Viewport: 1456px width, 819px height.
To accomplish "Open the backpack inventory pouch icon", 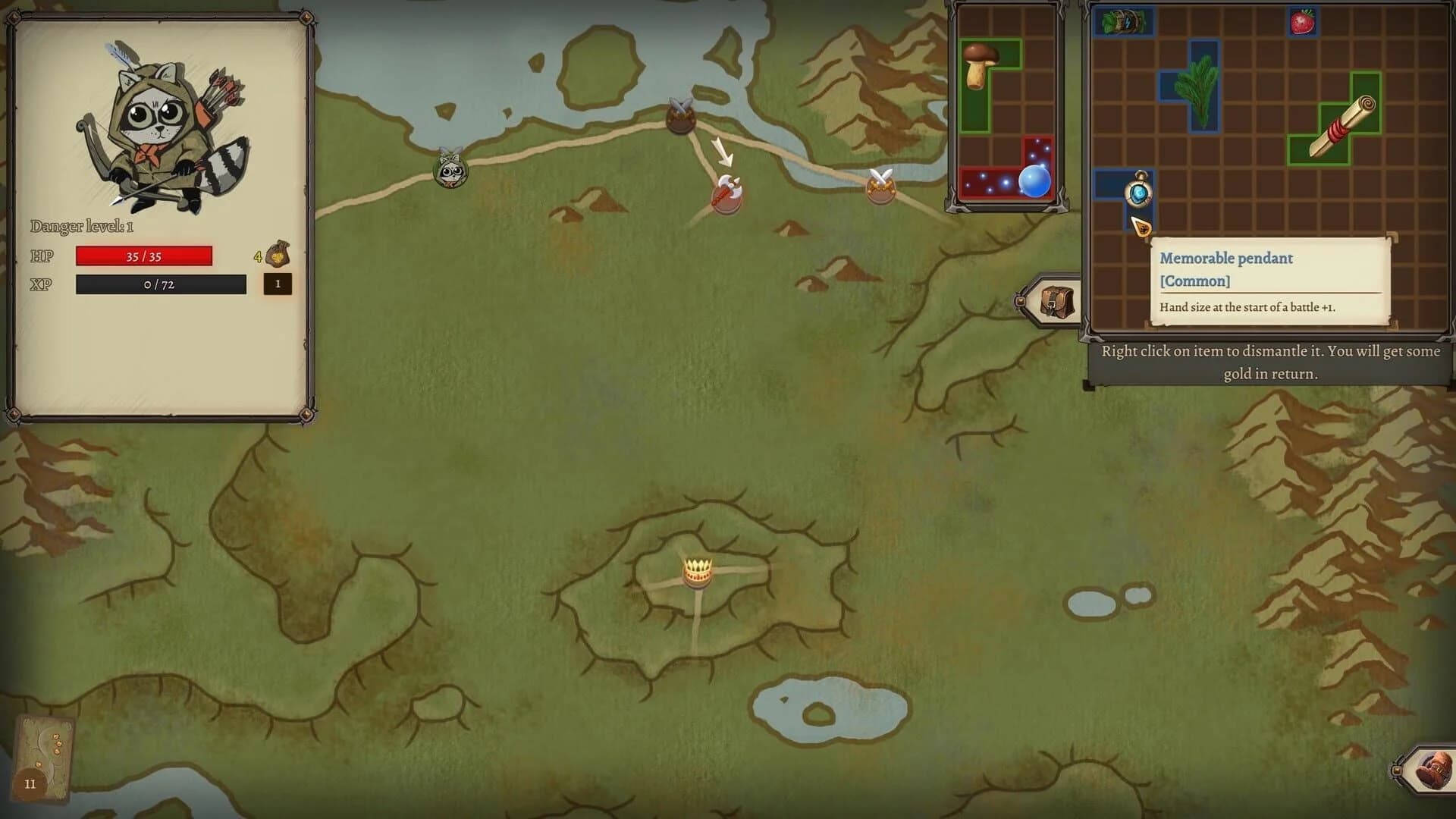I will click(1056, 300).
